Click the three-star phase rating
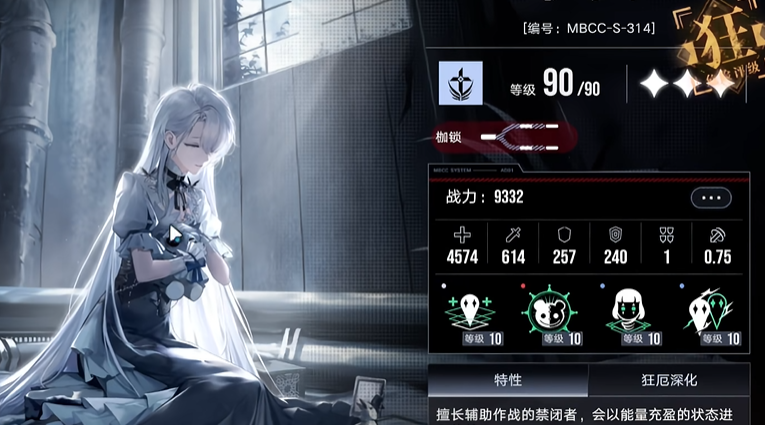This screenshot has width=765, height=425. pyautogui.click(x=686, y=86)
